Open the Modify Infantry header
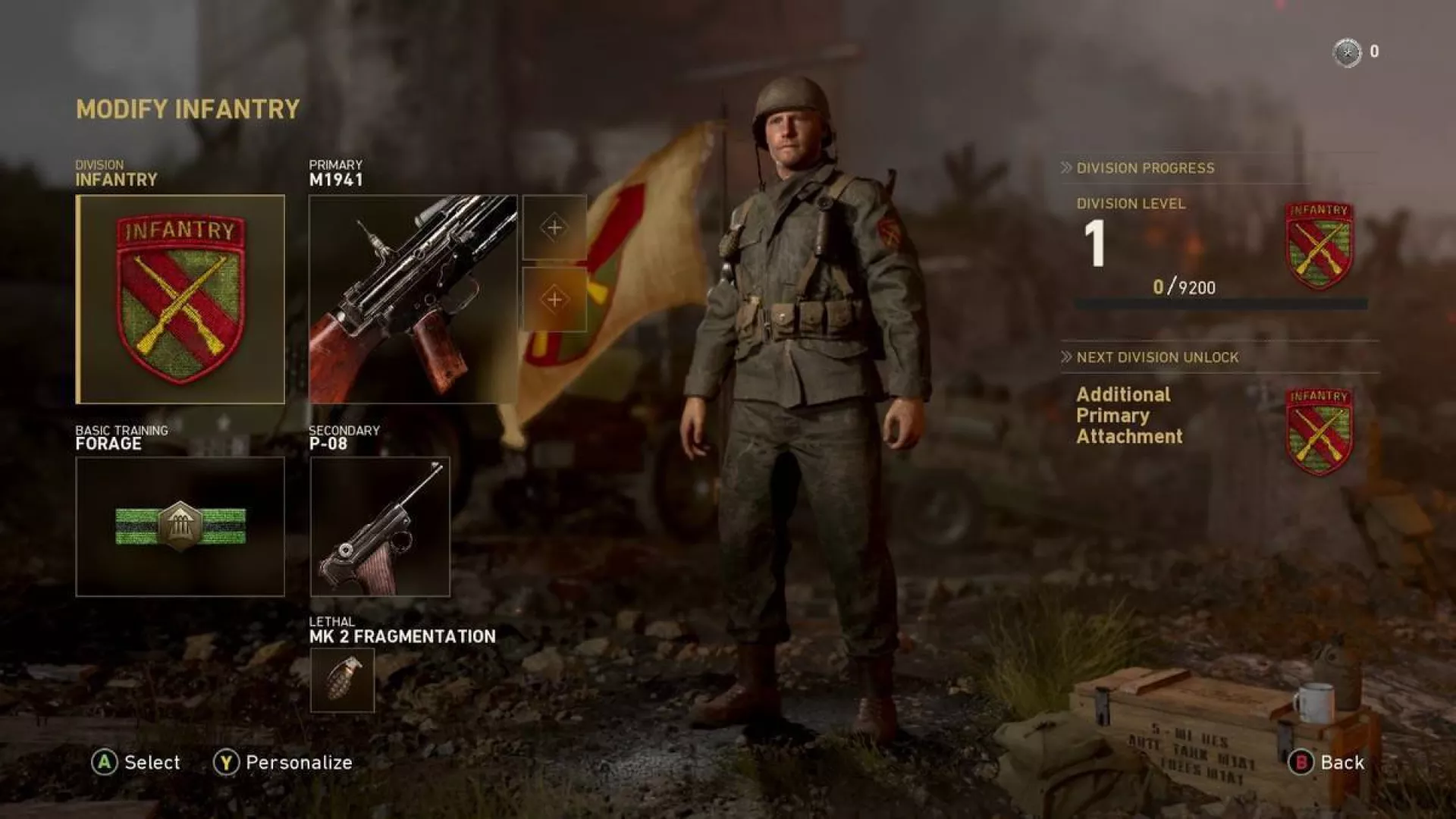Screen dimensions: 1456x819 [186, 108]
